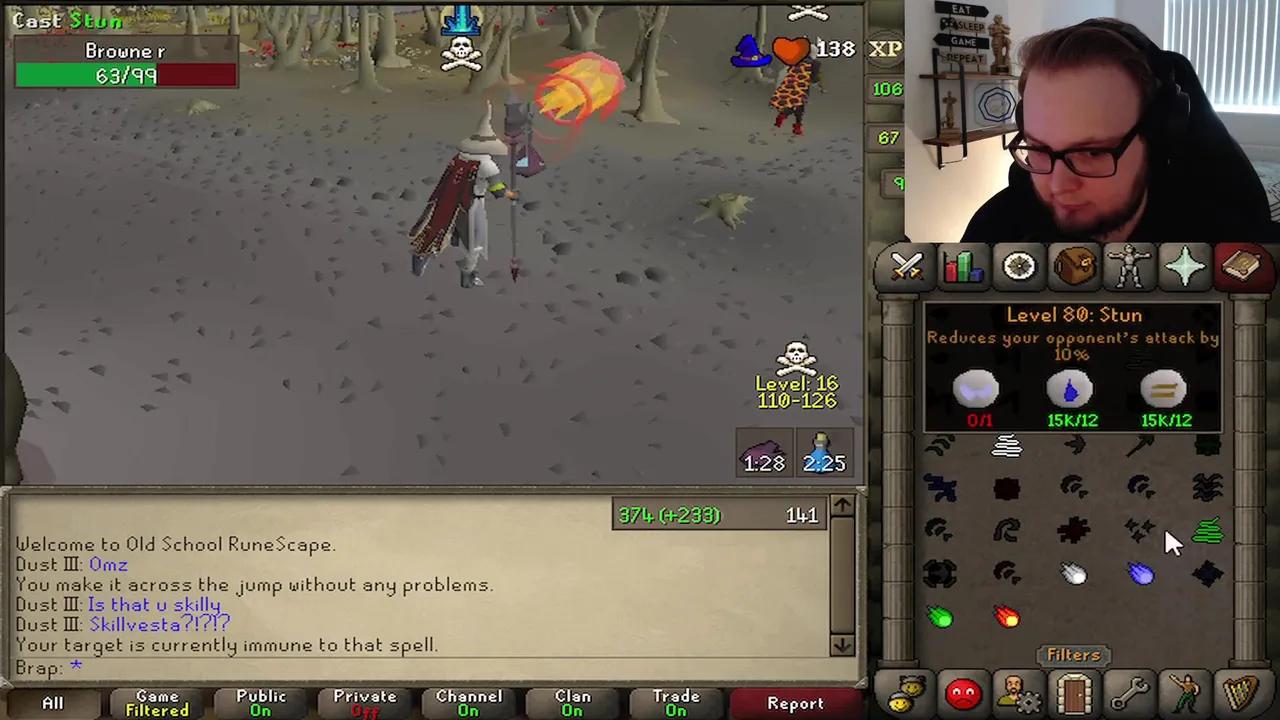1280x720 pixels.
Task: Open the Combat Options tab
Action: [905, 265]
